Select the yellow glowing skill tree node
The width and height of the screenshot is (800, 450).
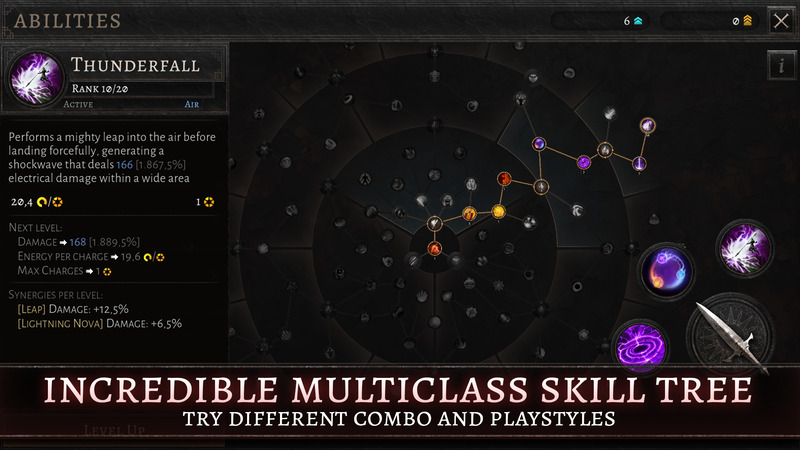[497, 212]
